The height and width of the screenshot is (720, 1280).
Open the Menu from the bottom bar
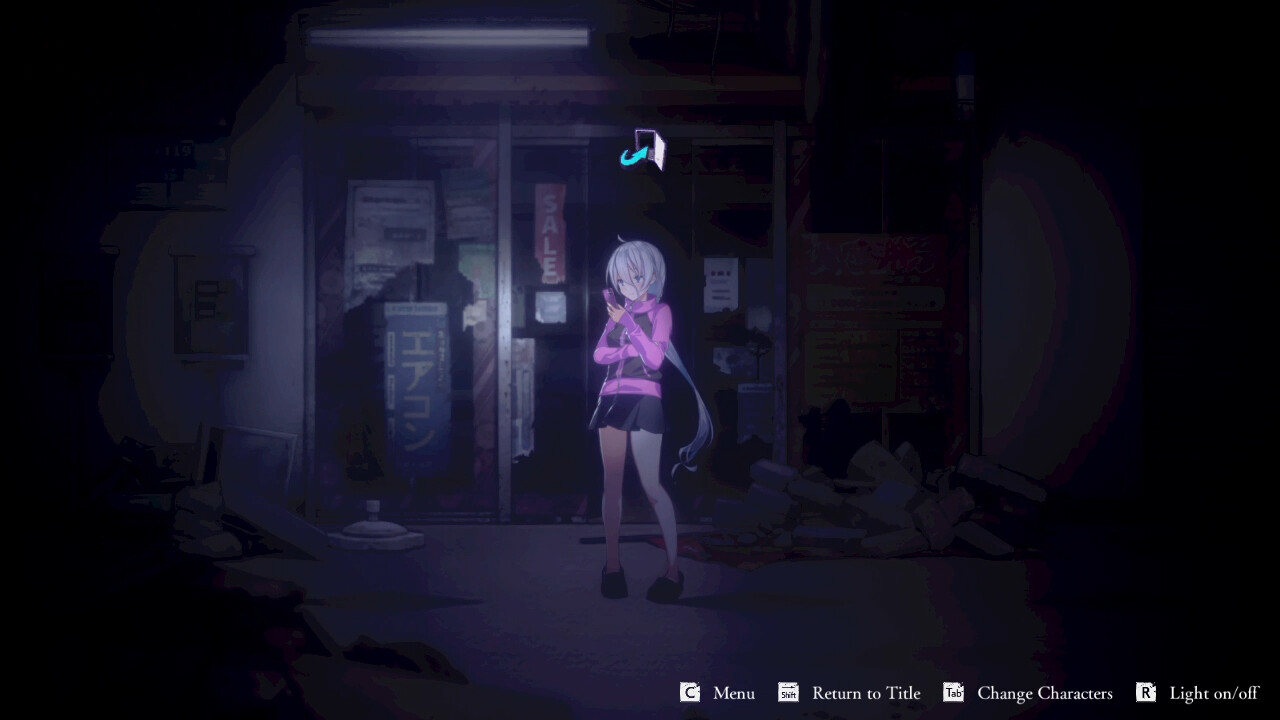[733, 692]
